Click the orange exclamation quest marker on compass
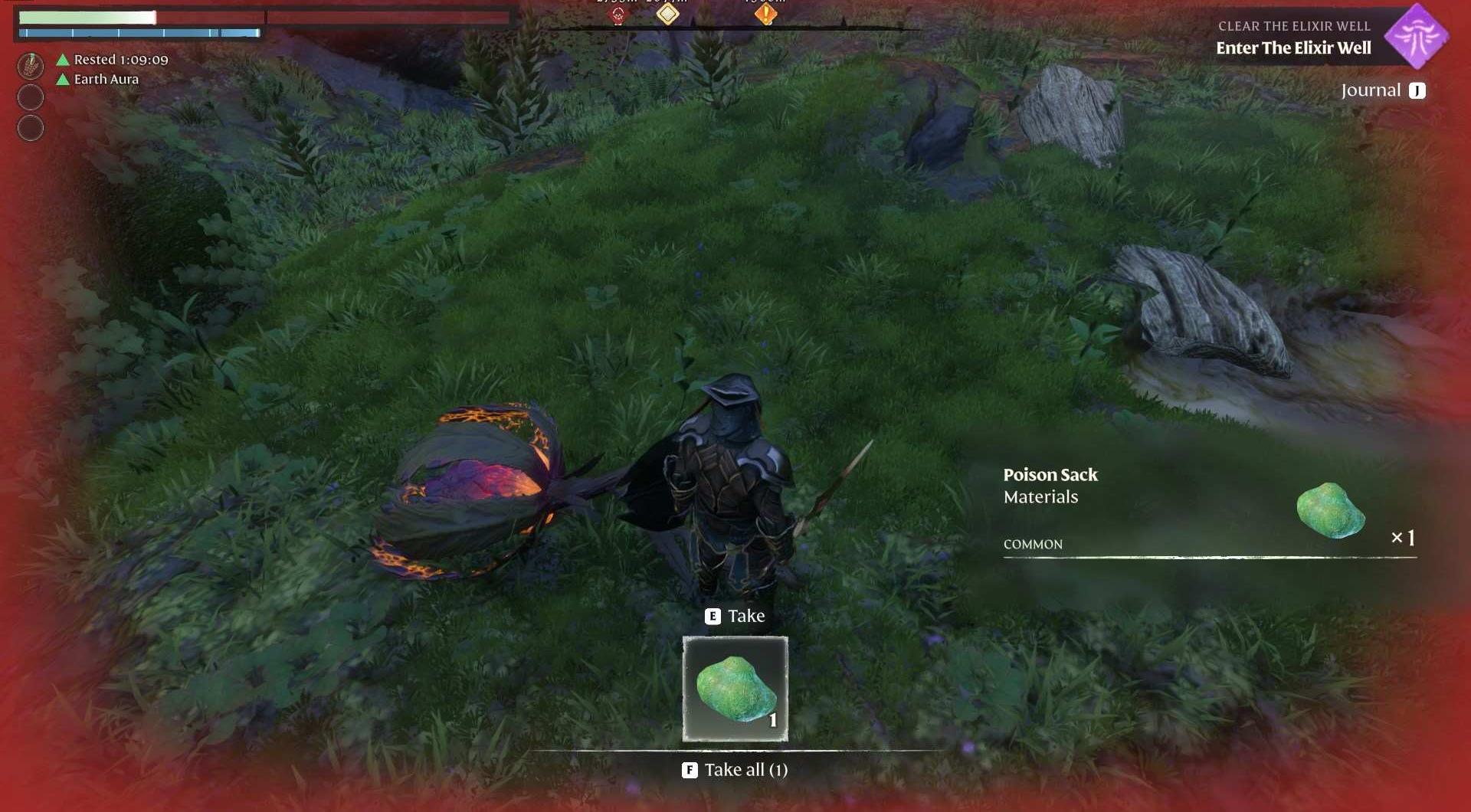 764,14
